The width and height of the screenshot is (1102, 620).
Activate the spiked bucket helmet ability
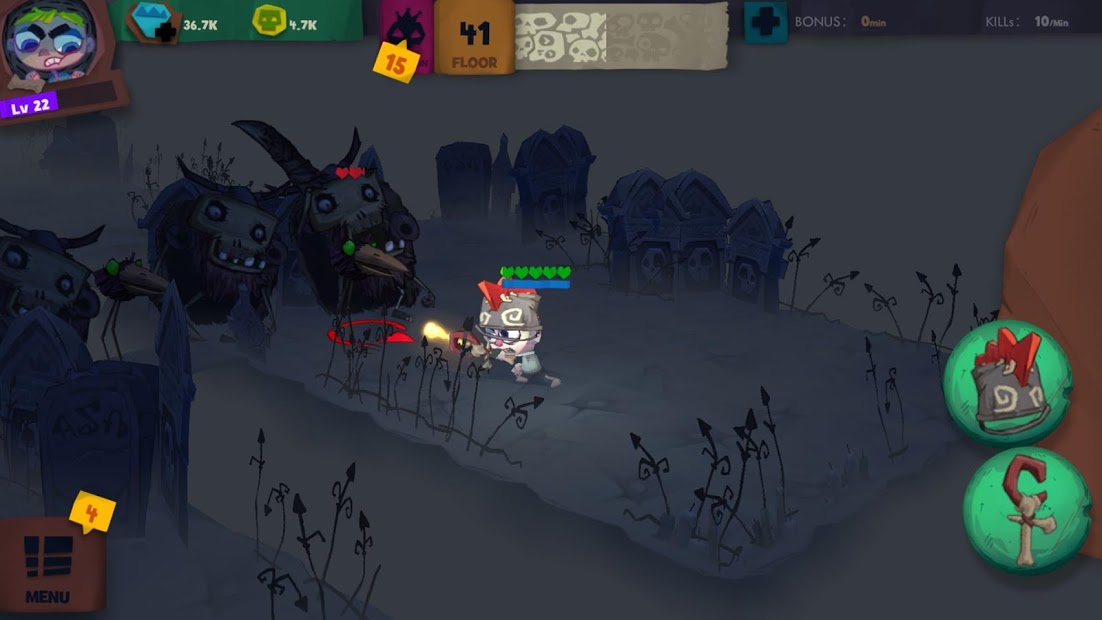pos(1006,383)
